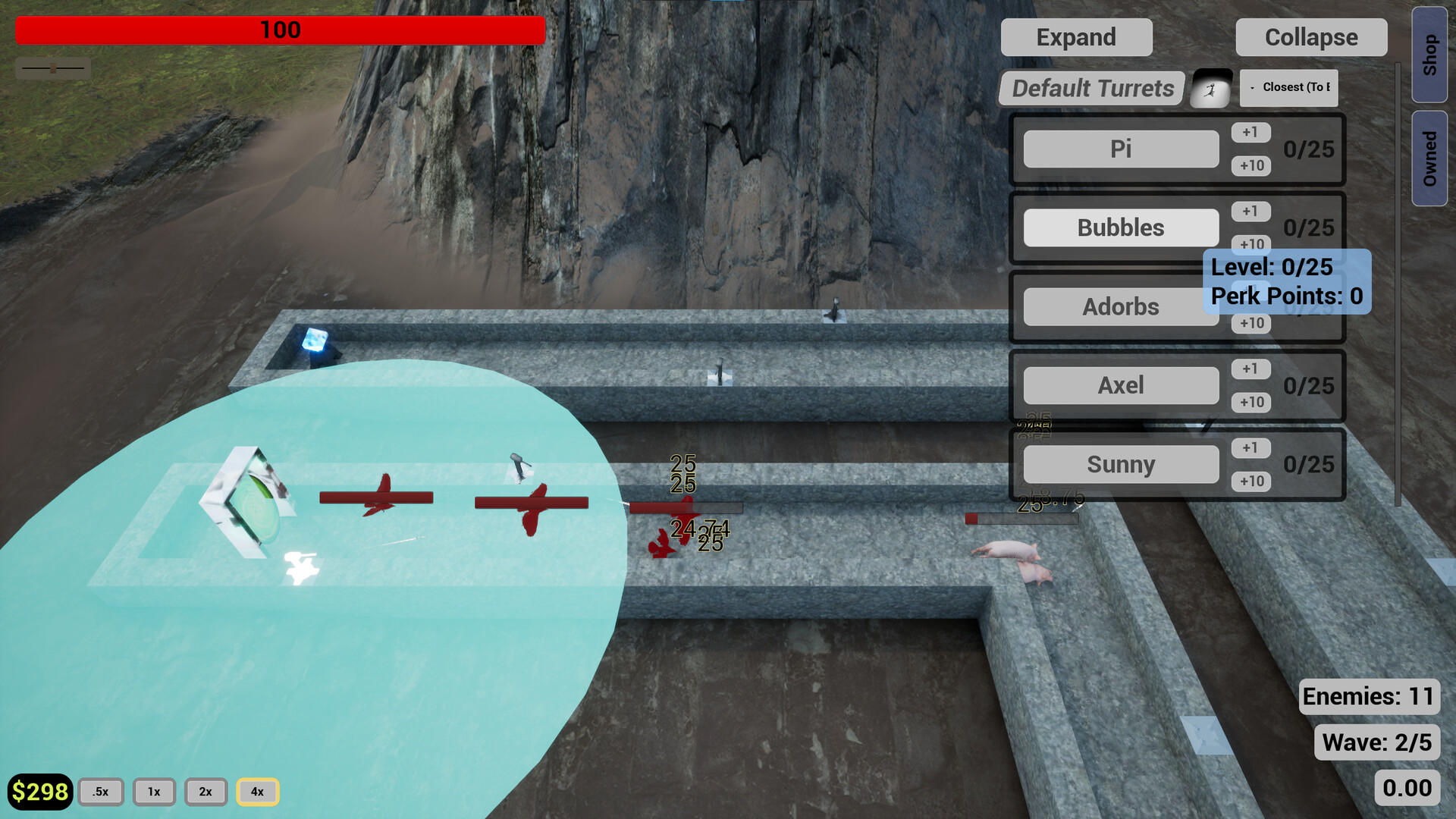
Task: Switch to the Owned tab
Action: click(x=1429, y=152)
